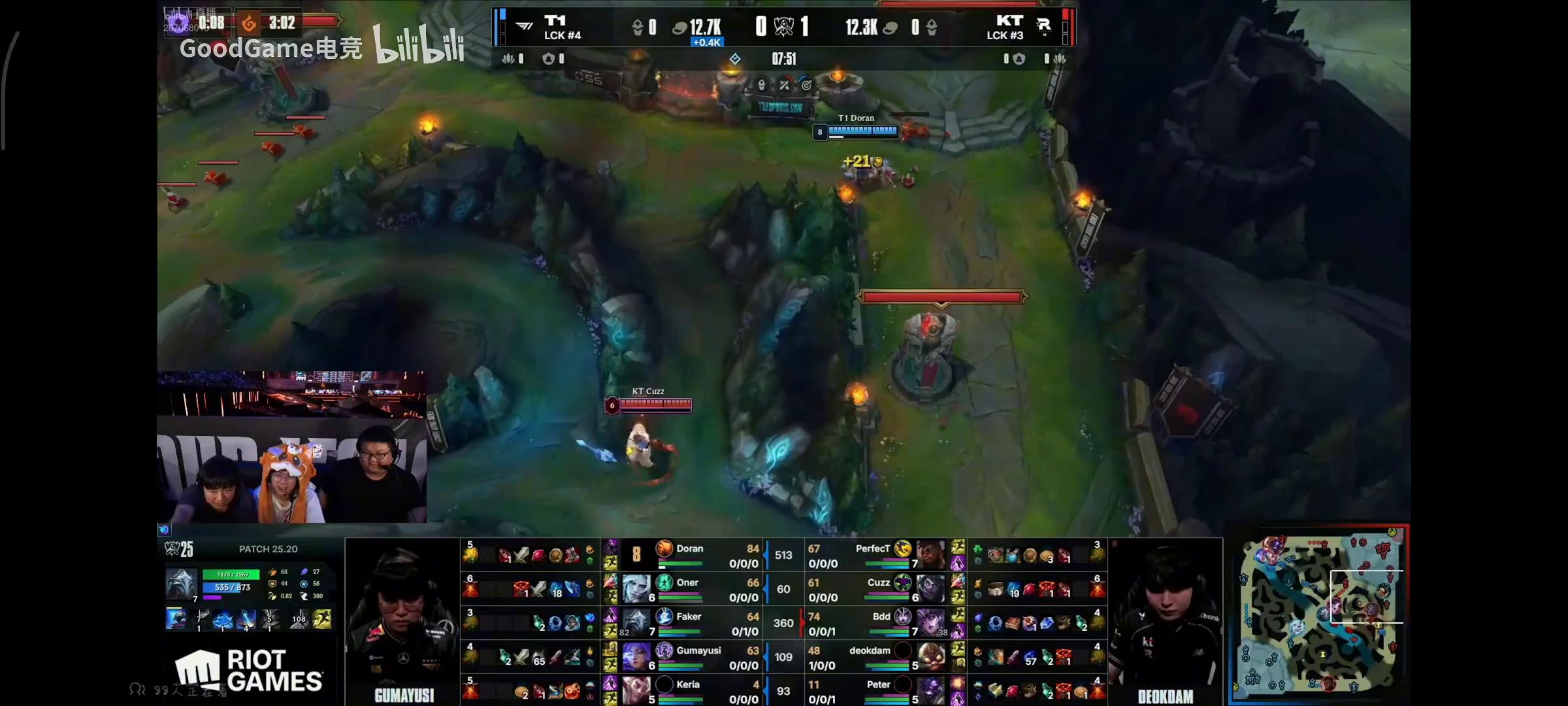
Task: Click the selected champion portrait beside the health bar
Action: [x=181, y=584]
